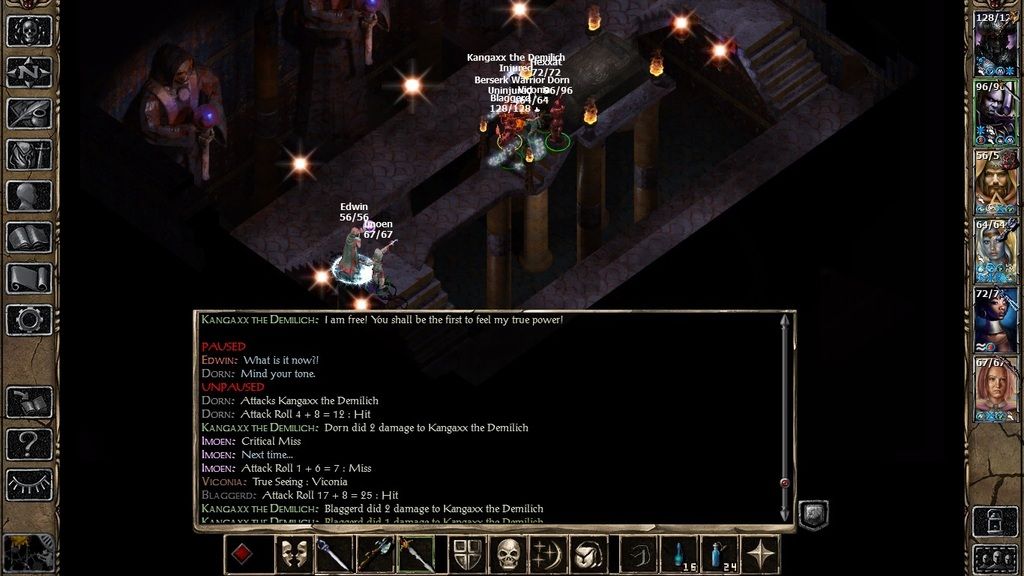Open special abilities star button
The image size is (1024, 576).
point(760,554)
